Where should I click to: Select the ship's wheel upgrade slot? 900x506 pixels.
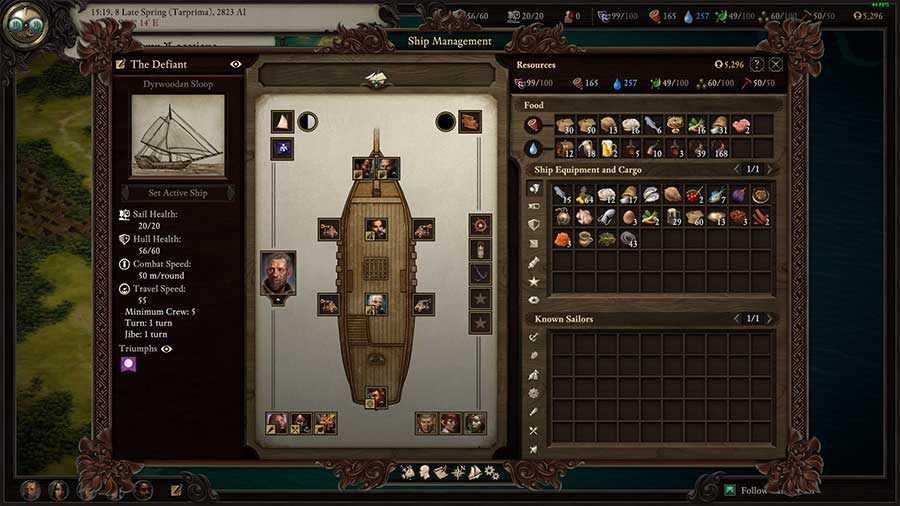click(481, 224)
